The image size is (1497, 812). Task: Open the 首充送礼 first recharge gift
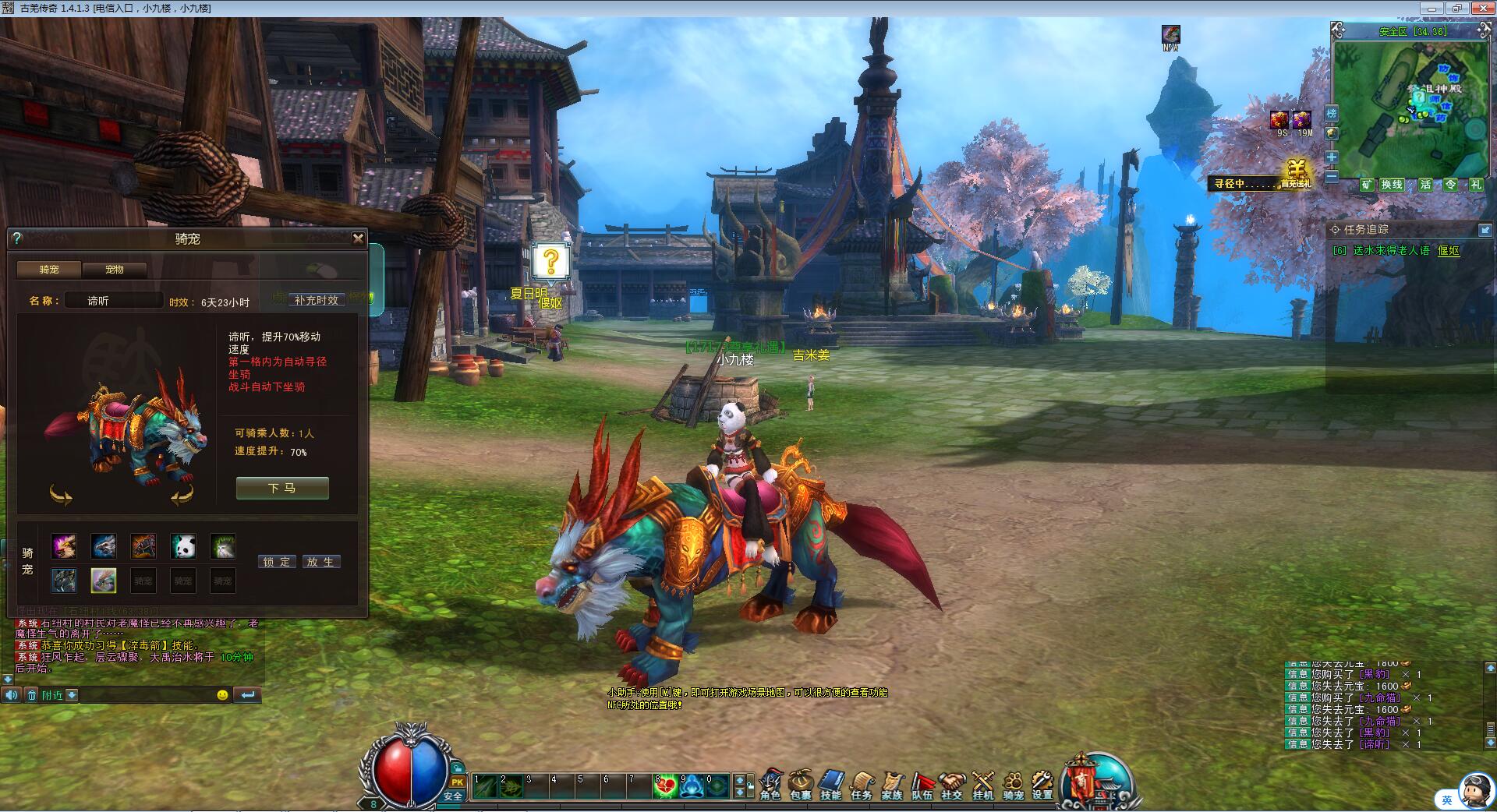click(1296, 175)
